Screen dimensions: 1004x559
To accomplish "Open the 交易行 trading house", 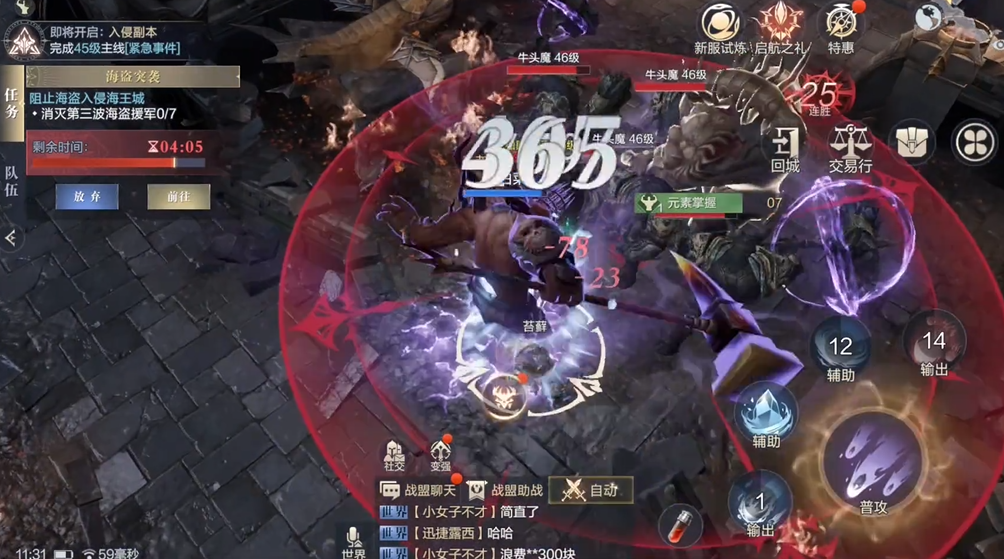I will click(x=850, y=148).
